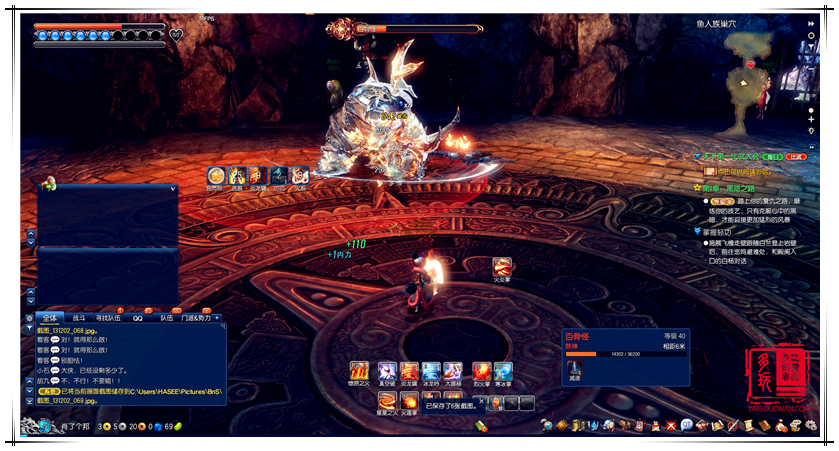Activate the 燎原之火 skill
This screenshot has height=451, width=839.
pyautogui.click(x=360, y=371)
